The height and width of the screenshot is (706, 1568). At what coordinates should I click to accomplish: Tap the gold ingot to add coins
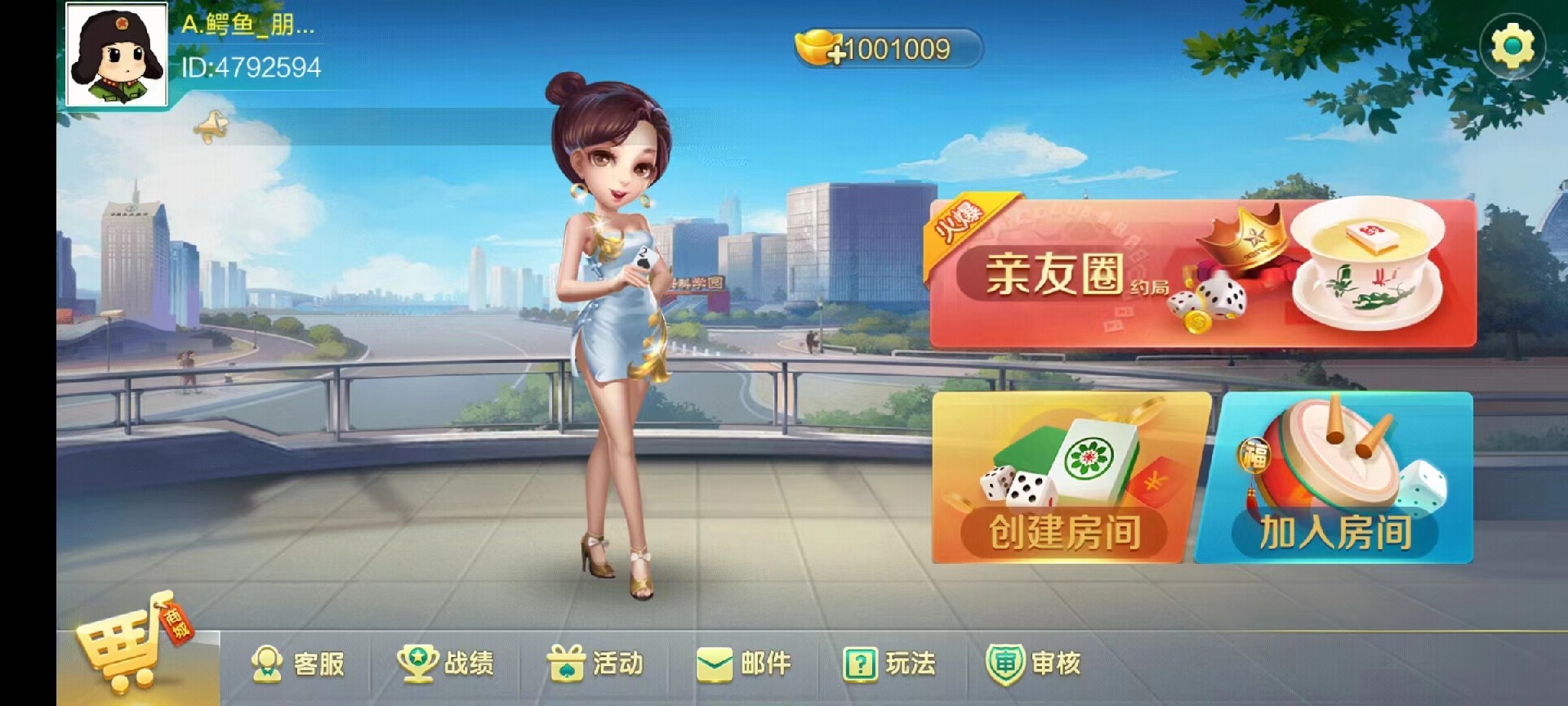point(817,47)
